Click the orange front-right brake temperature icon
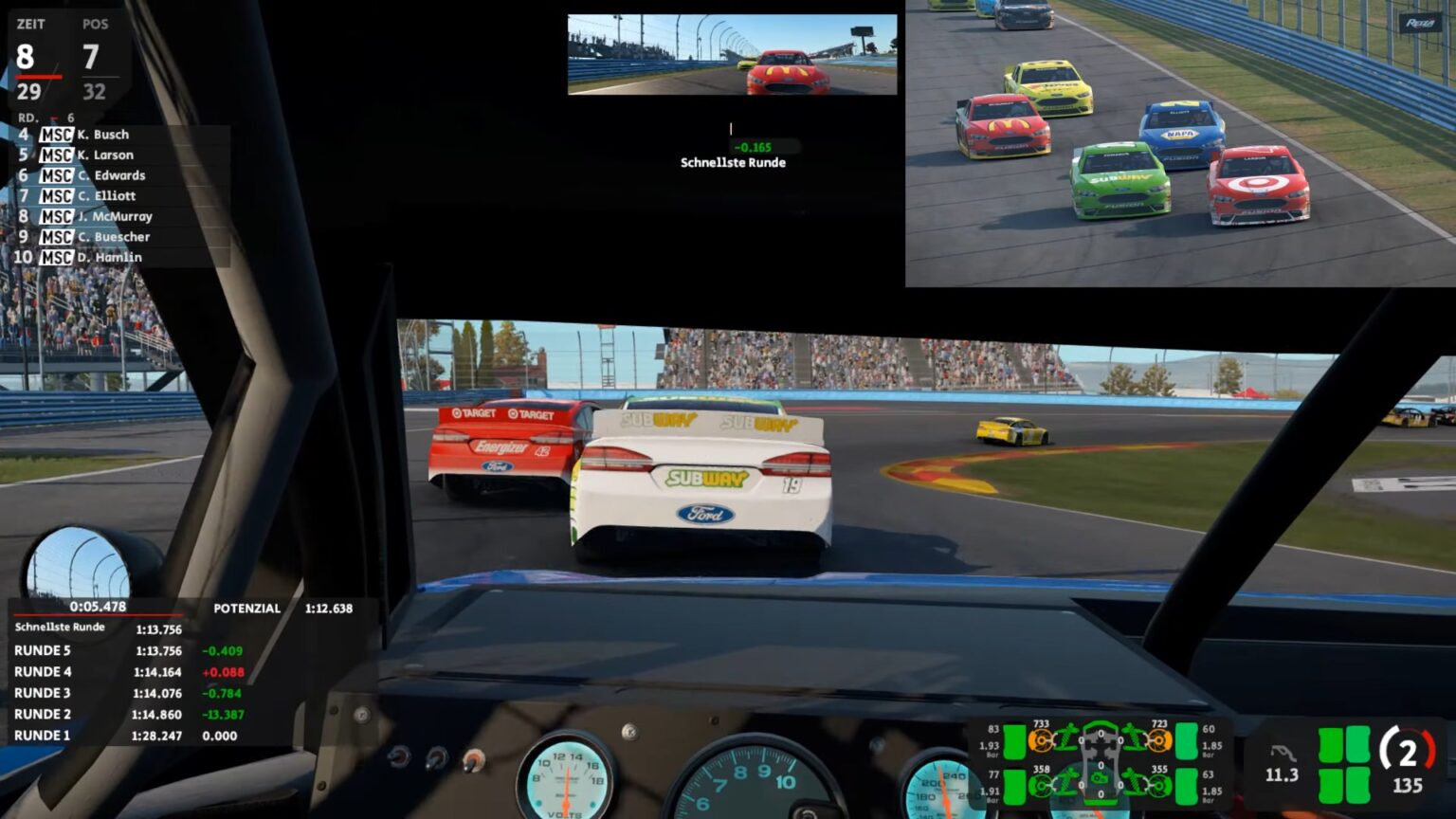Screen dimensions: 1456x819 pos(1158,740)
